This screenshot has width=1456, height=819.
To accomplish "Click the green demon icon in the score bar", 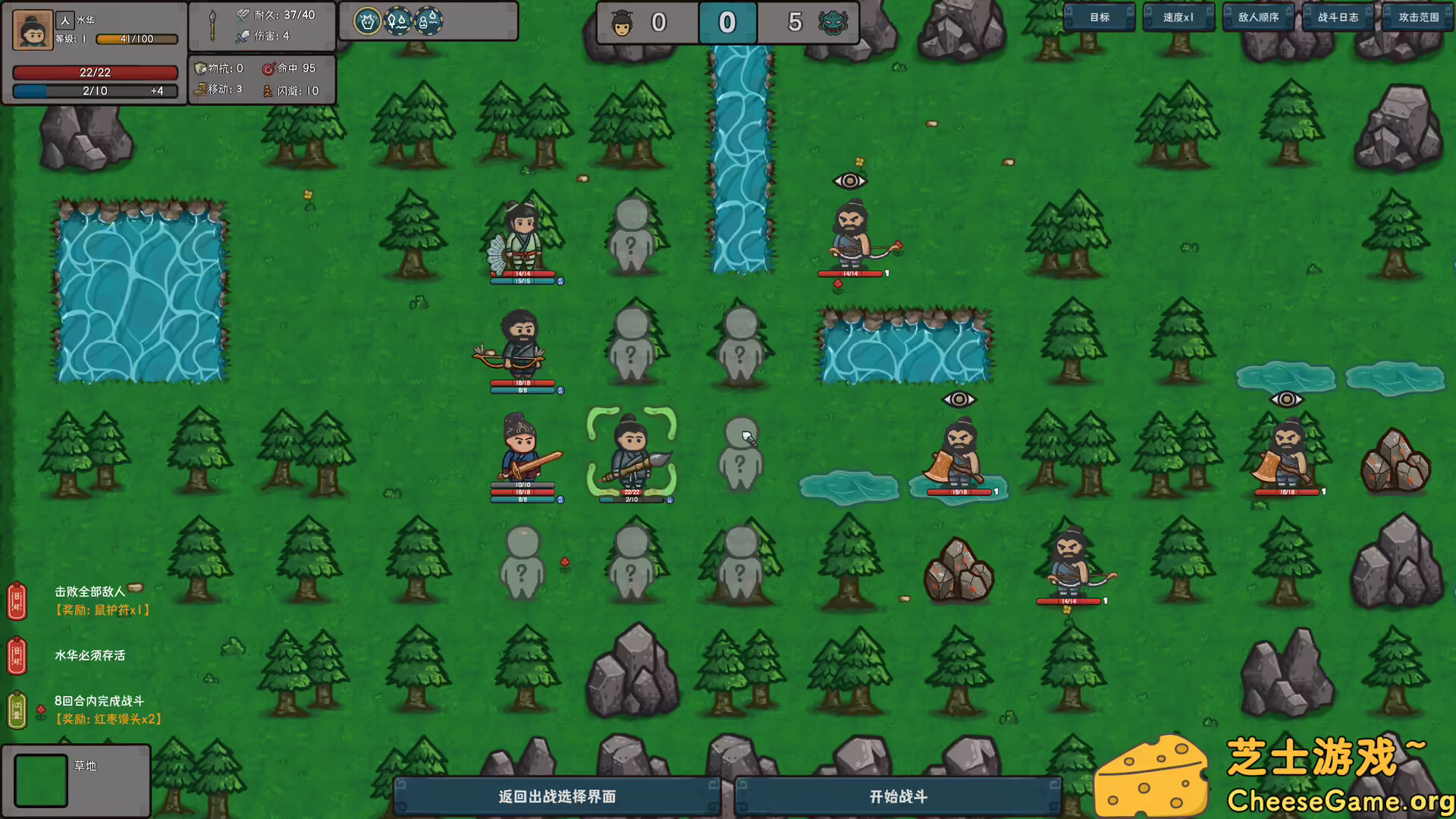I will 833,23.
